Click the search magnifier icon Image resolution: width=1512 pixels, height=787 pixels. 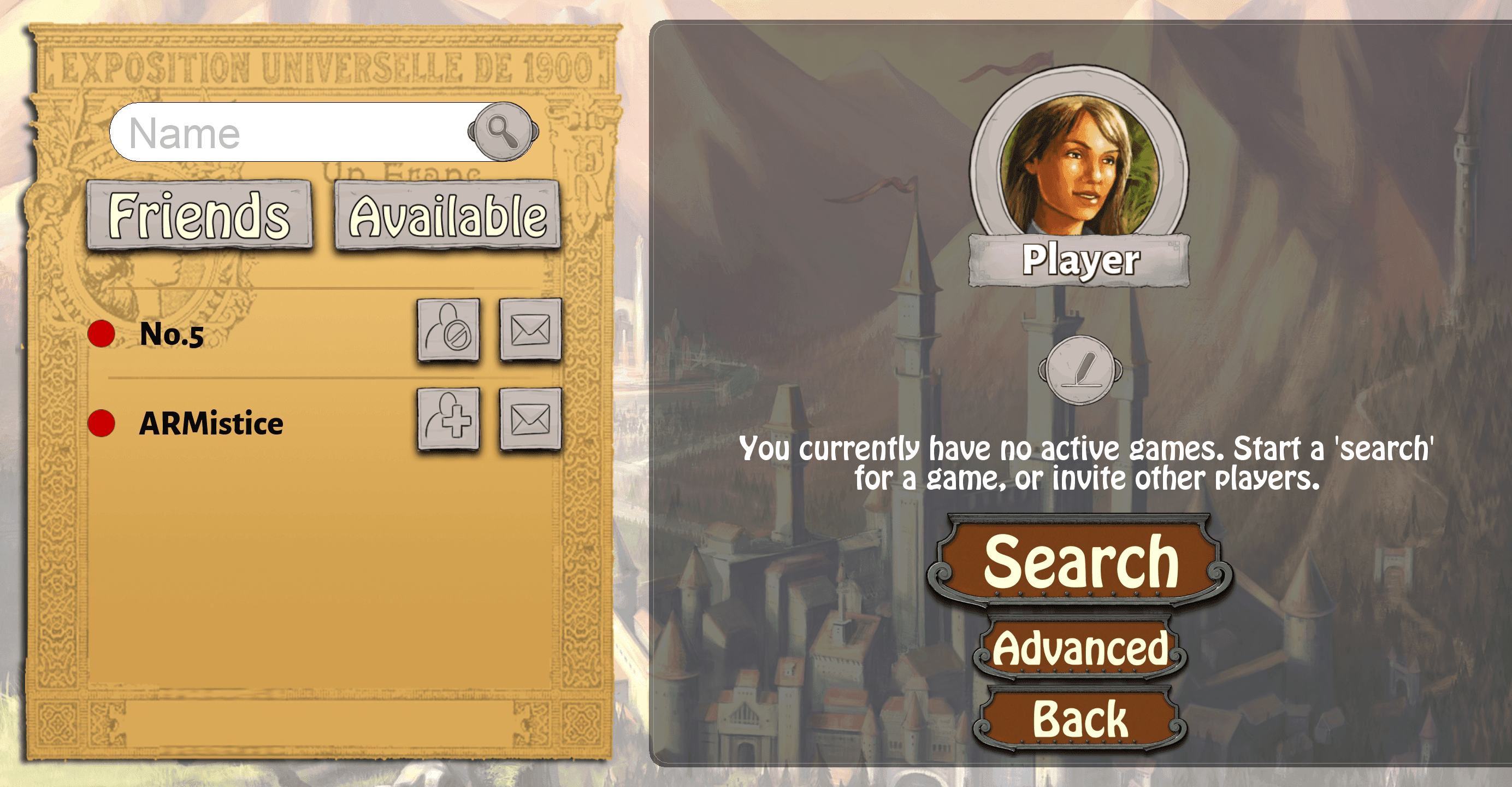pyautogui.click(x=502, y=132)
